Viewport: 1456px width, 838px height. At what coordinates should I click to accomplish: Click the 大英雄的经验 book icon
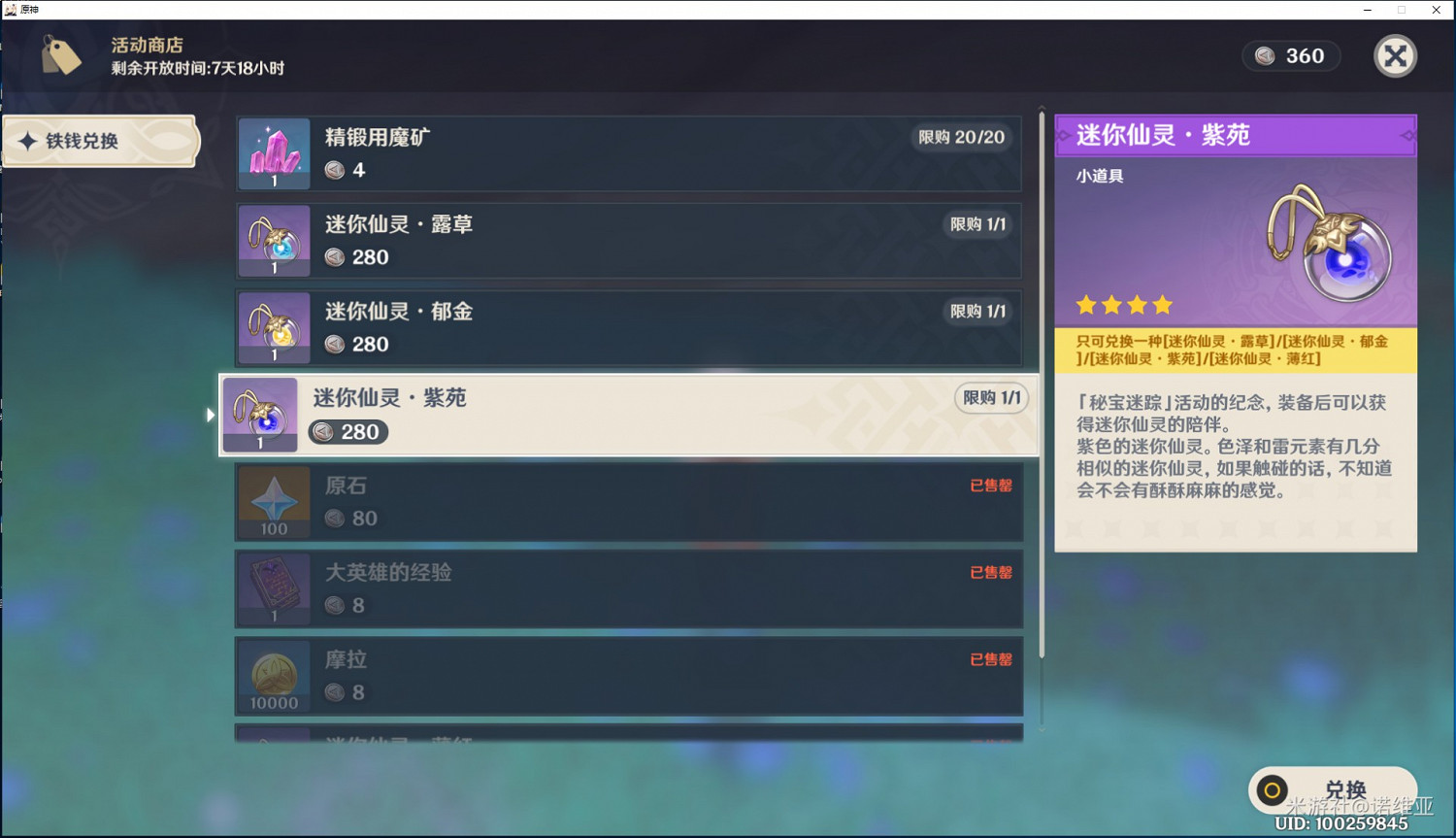273,587
